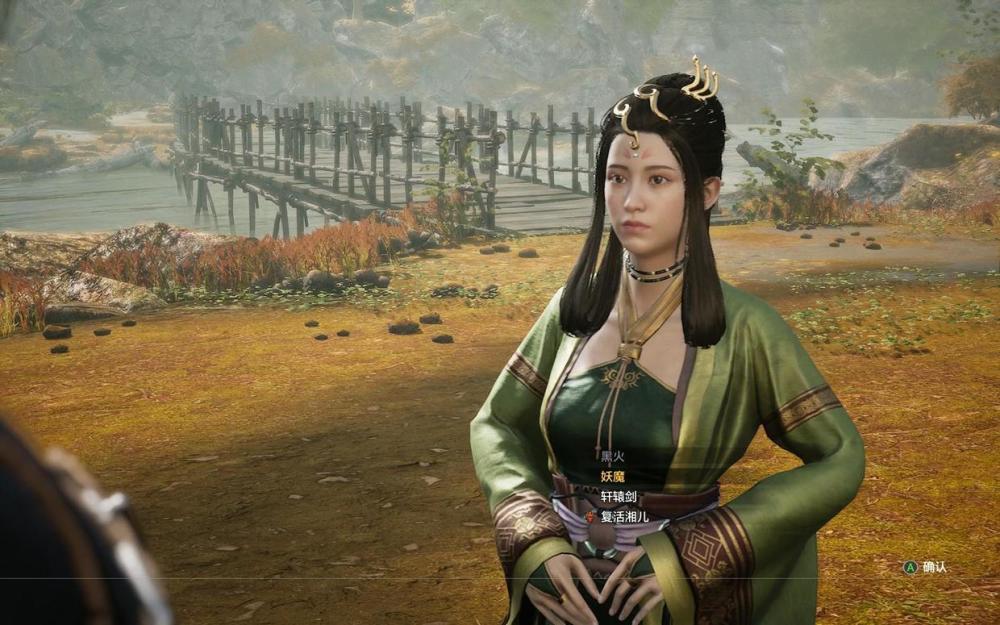Select the highlighted 妖魔 dialogue option
The width and height of the screenshot is (1000, 625).
pyautogui.click(x=612, y=476)
